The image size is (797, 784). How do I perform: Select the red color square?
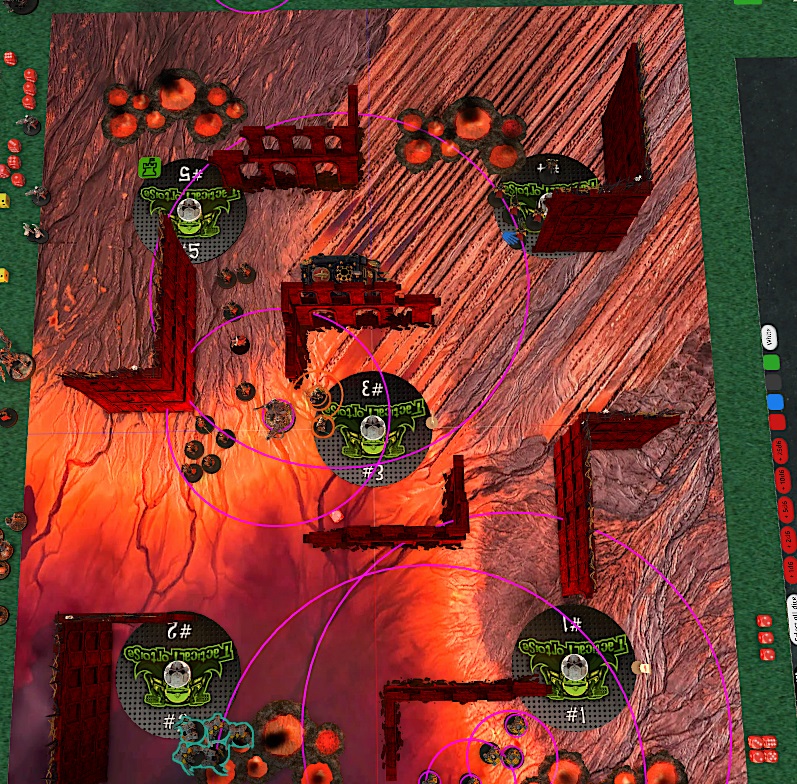[777, 423]
